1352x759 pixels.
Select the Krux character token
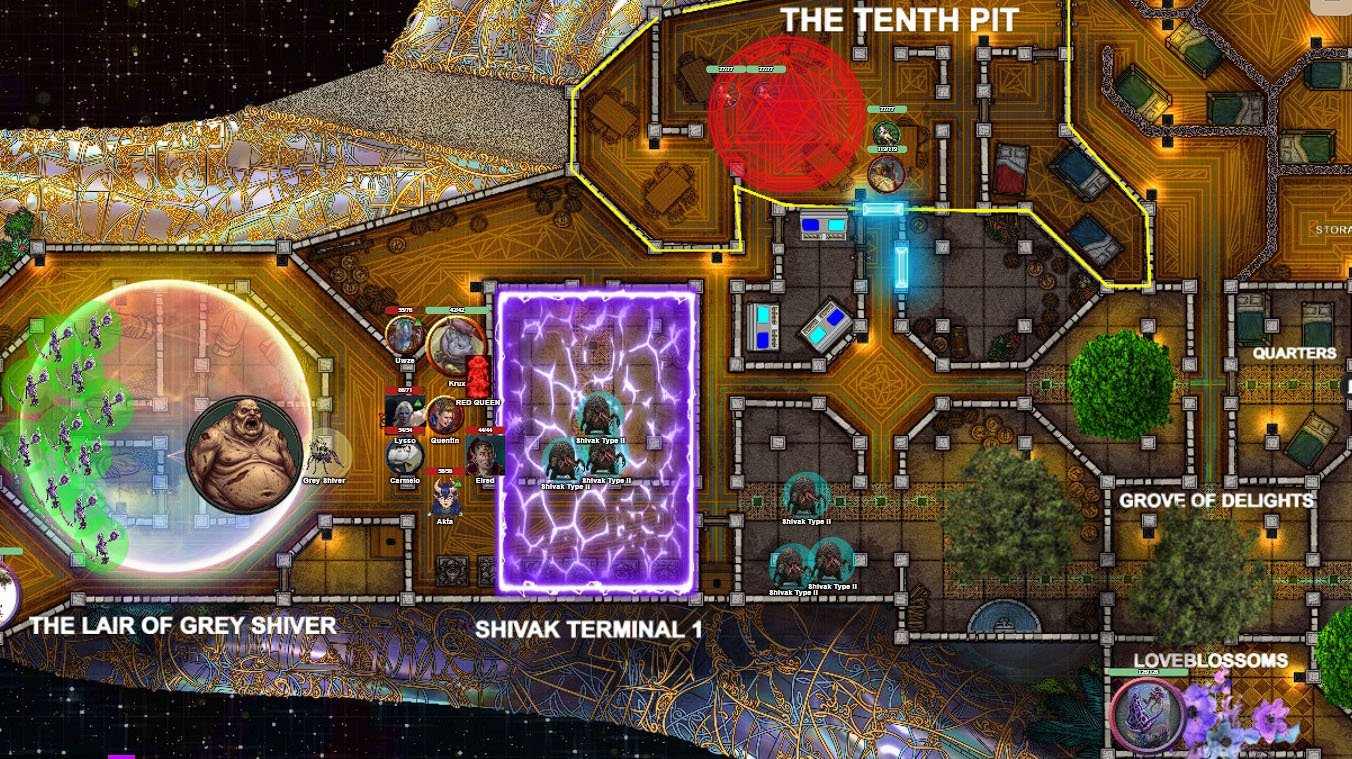[x=455, y=343]
